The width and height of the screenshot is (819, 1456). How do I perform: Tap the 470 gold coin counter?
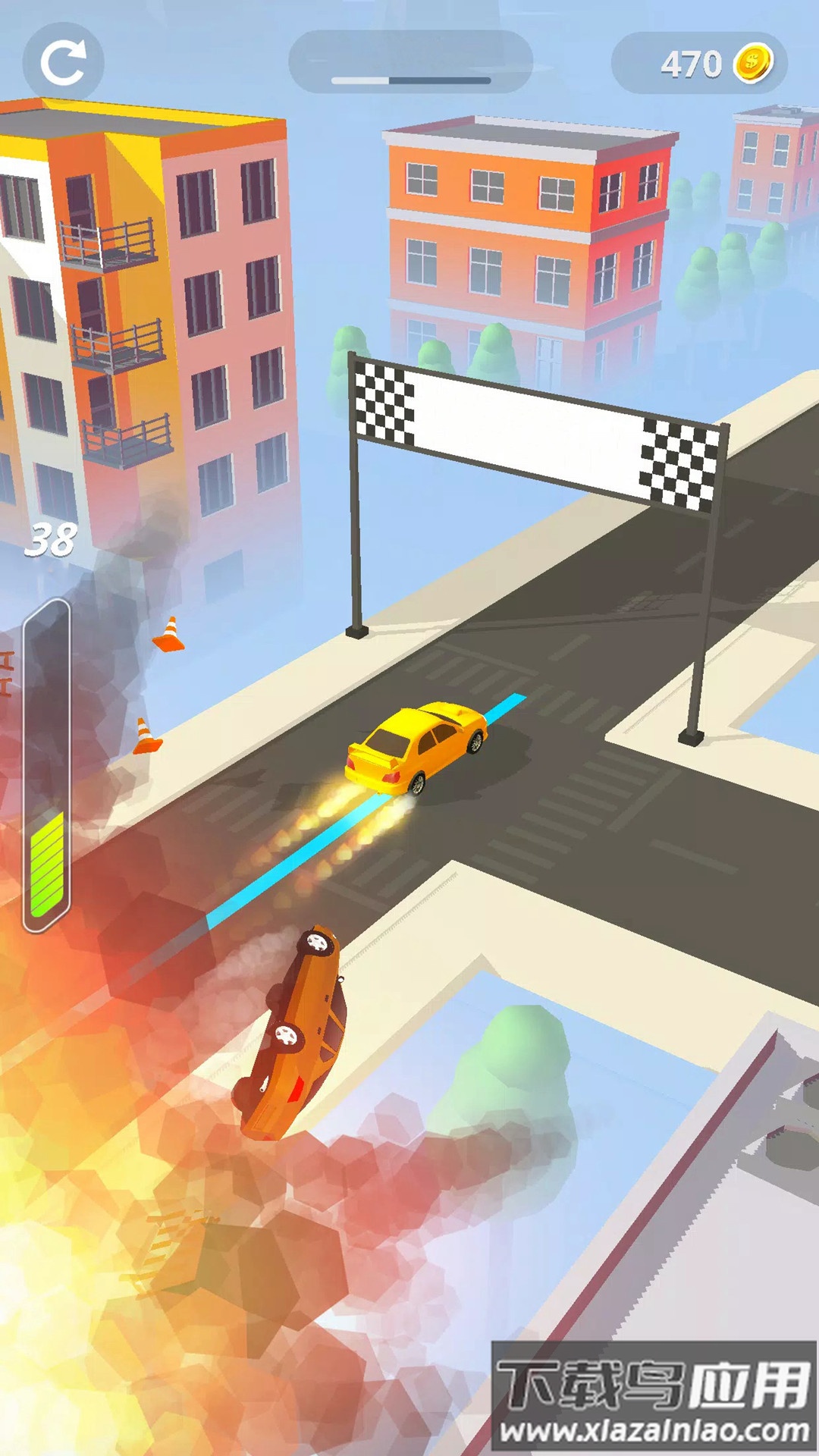pos(699,64)
